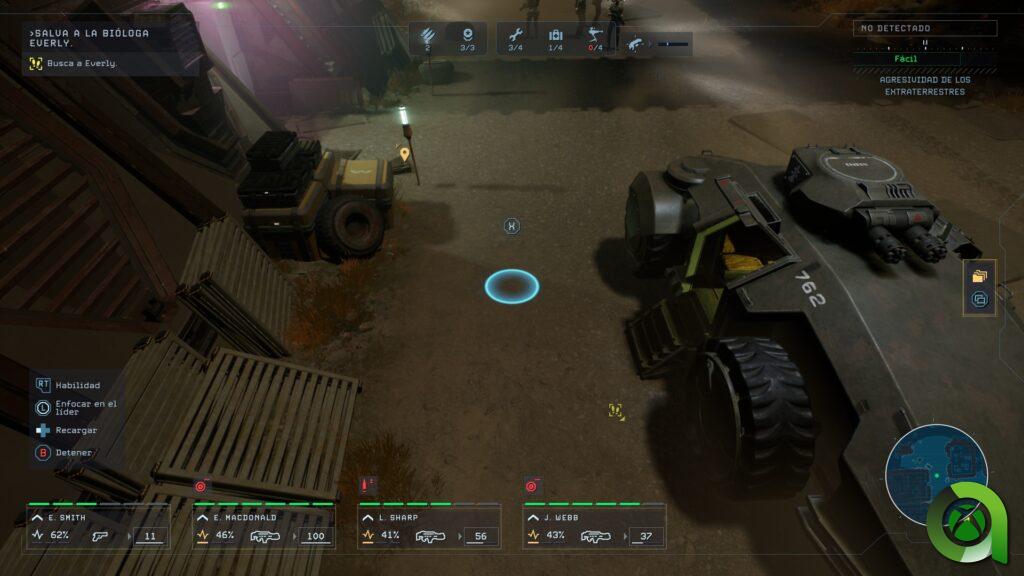This screenshot has width=1024, height=576.
Task: Click the sentry gun resource icon
Action: 596,36
